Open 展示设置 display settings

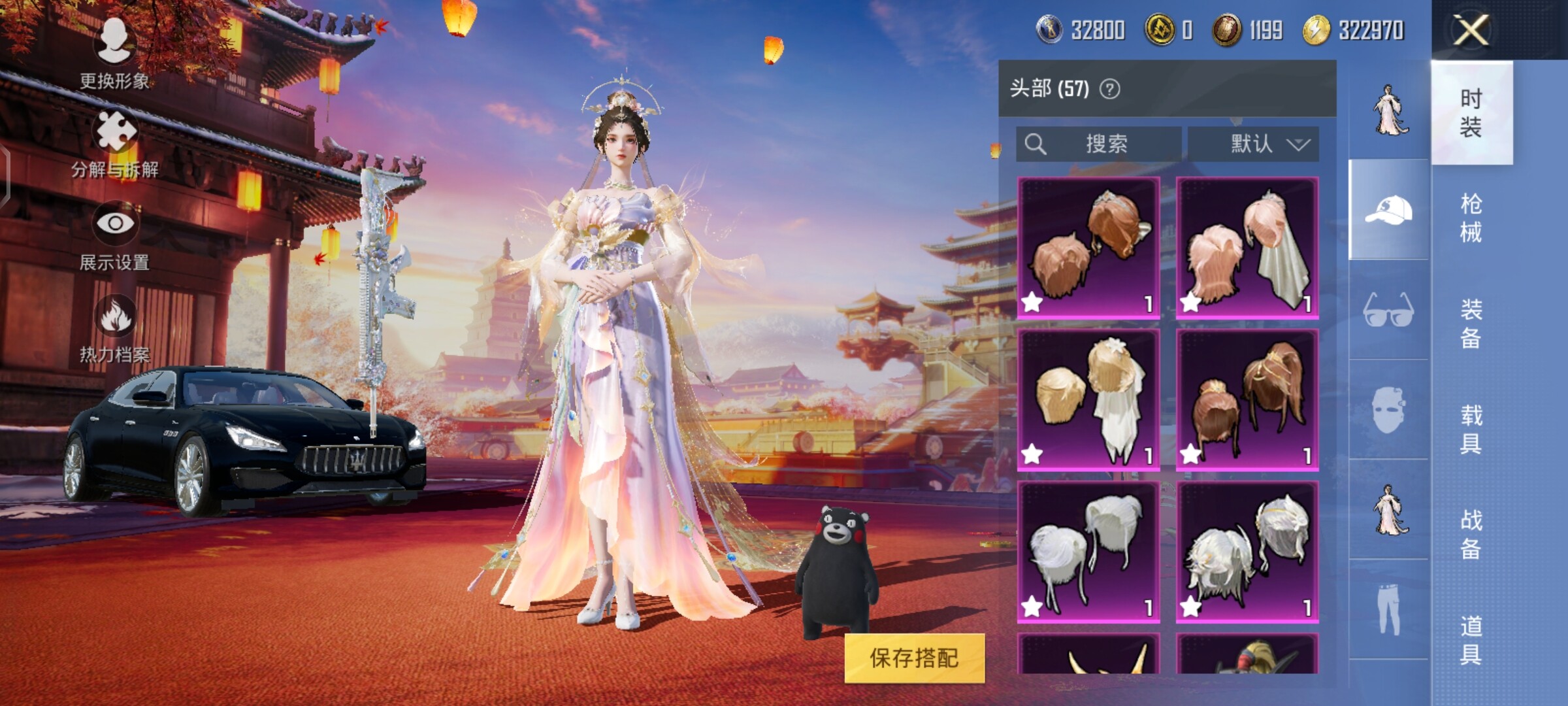[x=115, y=235]
